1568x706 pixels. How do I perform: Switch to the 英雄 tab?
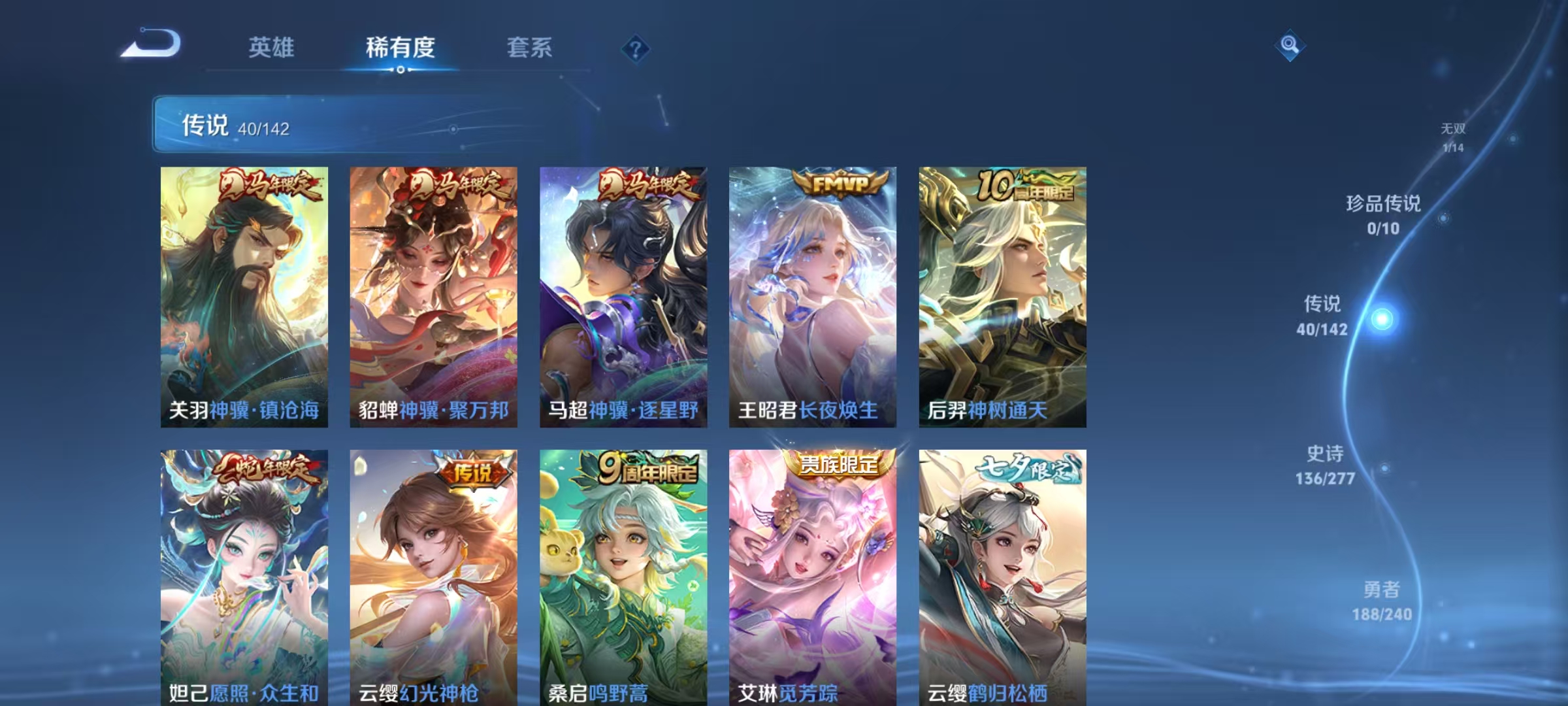[x=271, y=48]
